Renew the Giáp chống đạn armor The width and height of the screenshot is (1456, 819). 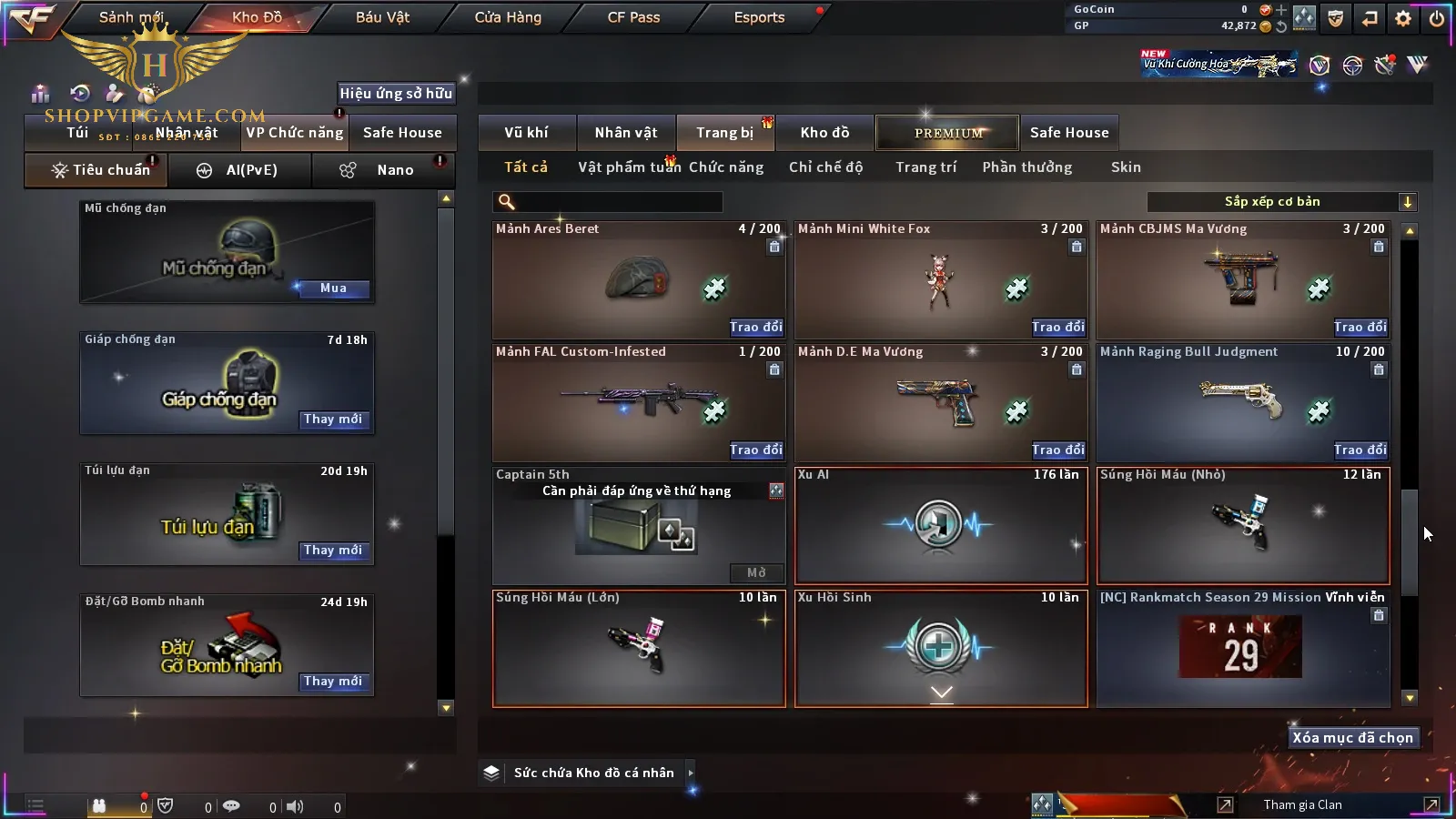point(333,420)
